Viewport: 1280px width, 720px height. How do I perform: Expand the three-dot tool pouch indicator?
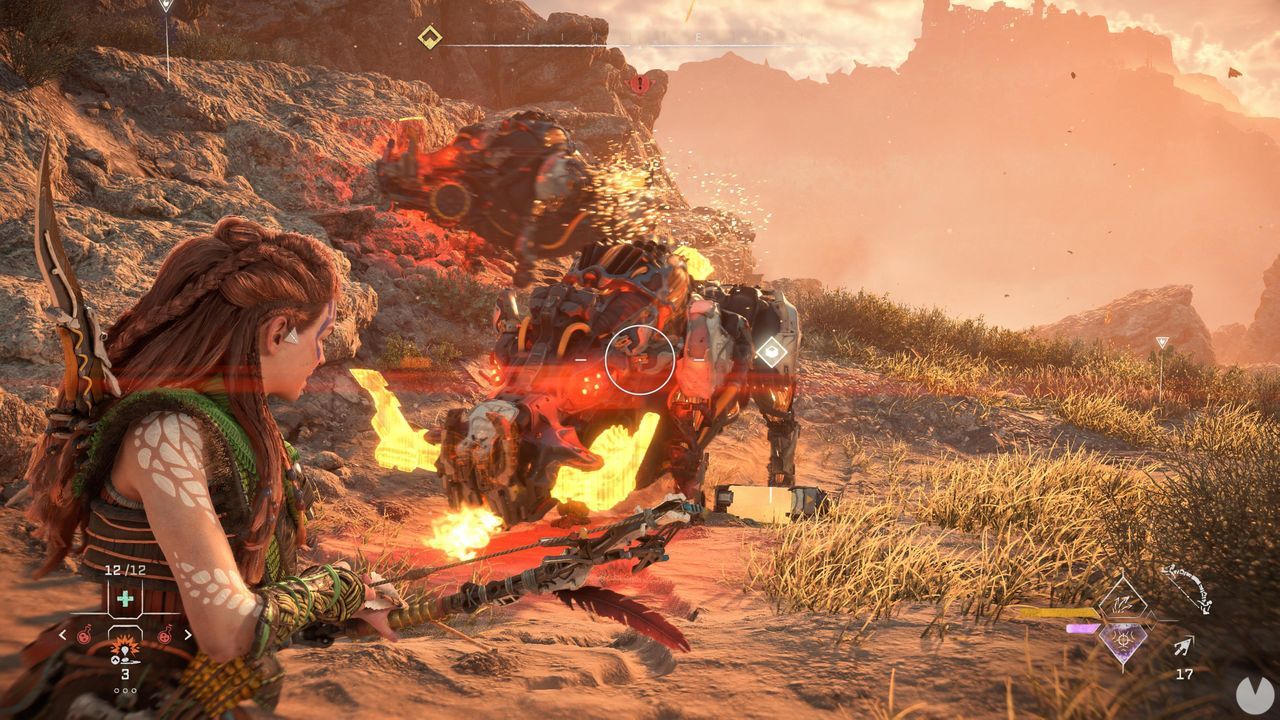(125, 690)
